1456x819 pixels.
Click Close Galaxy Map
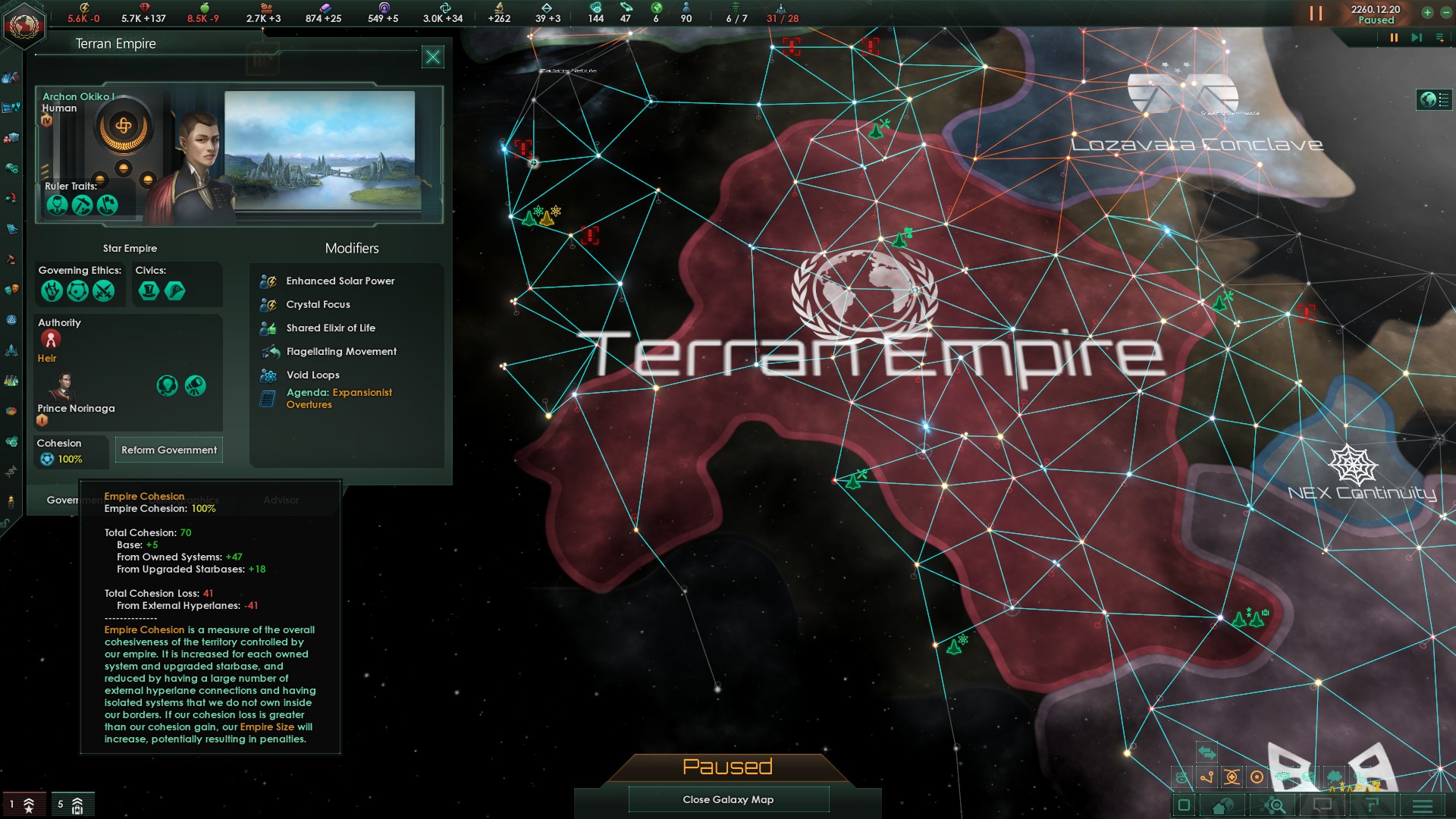[x=728, y=799]
